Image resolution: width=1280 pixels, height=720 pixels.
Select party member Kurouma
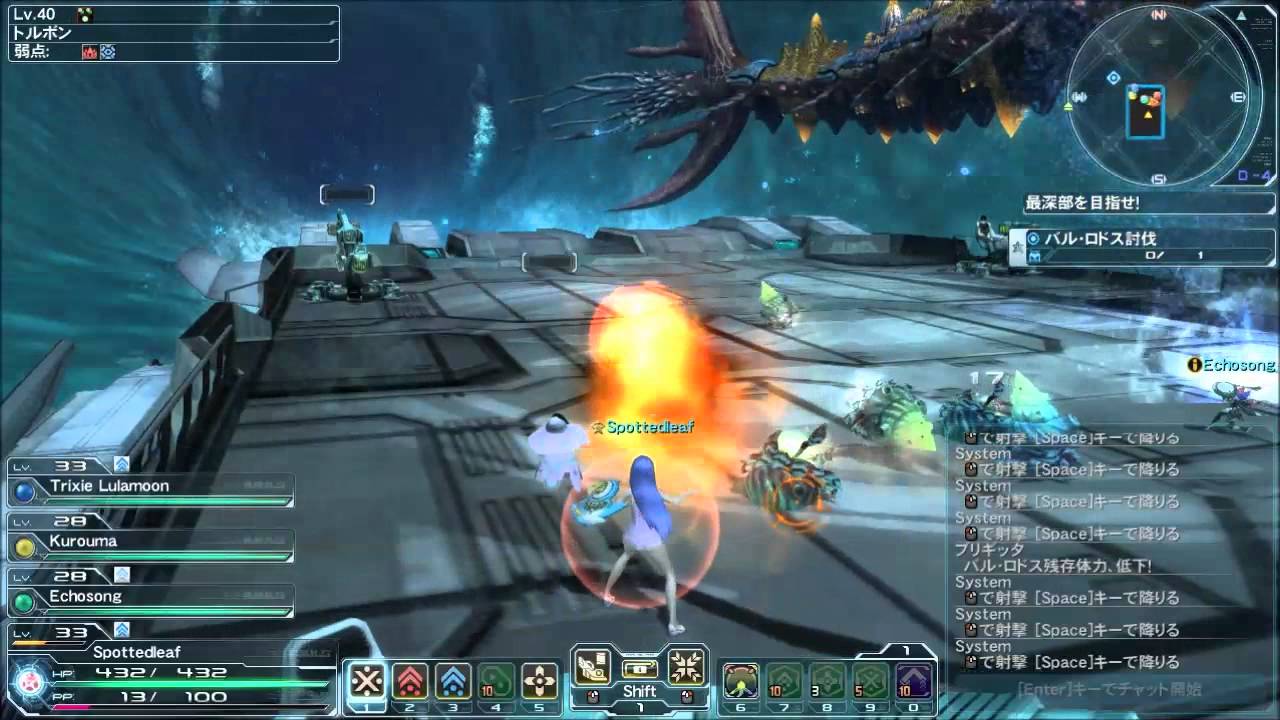150,543
